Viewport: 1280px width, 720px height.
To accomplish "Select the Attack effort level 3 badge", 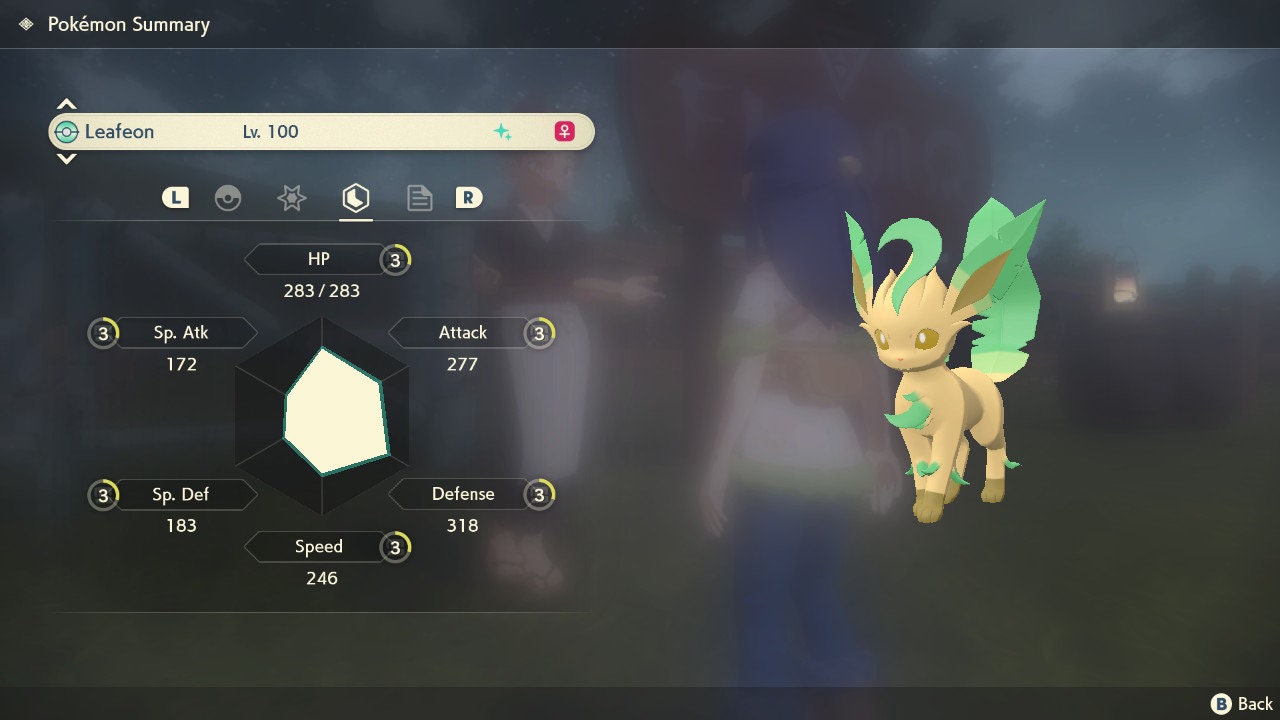I will [x=539, y=333].
